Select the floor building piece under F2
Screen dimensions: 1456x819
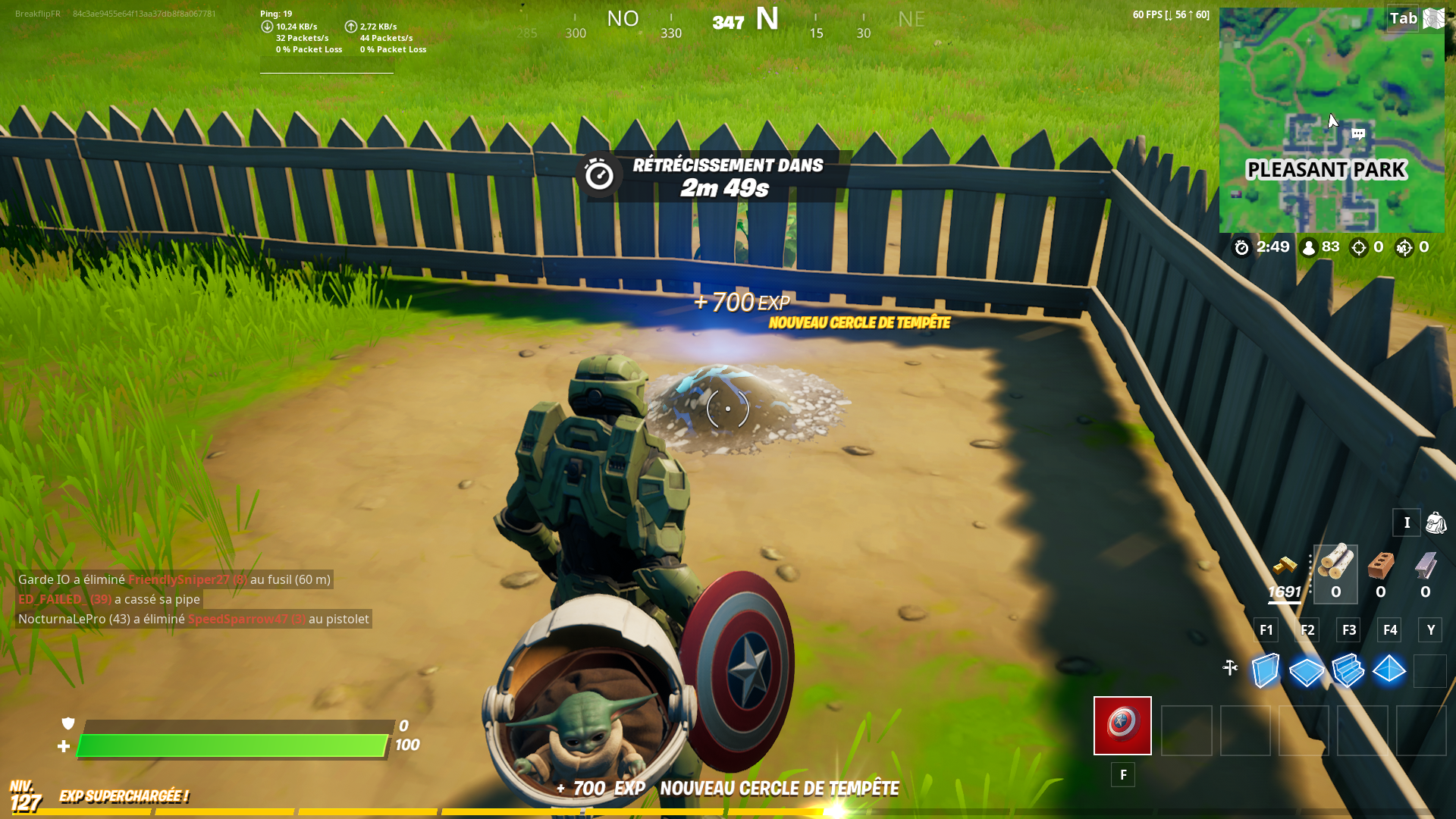1307,670
